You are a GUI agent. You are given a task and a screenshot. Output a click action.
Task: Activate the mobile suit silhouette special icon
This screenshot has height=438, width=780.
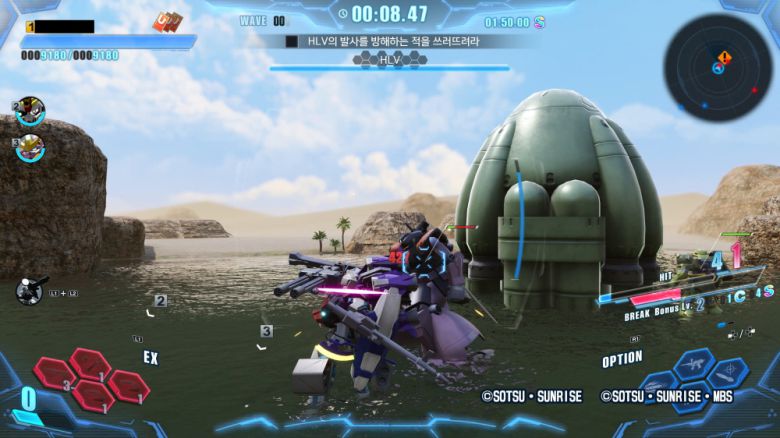pyautogui.click(x=30, y=290)
